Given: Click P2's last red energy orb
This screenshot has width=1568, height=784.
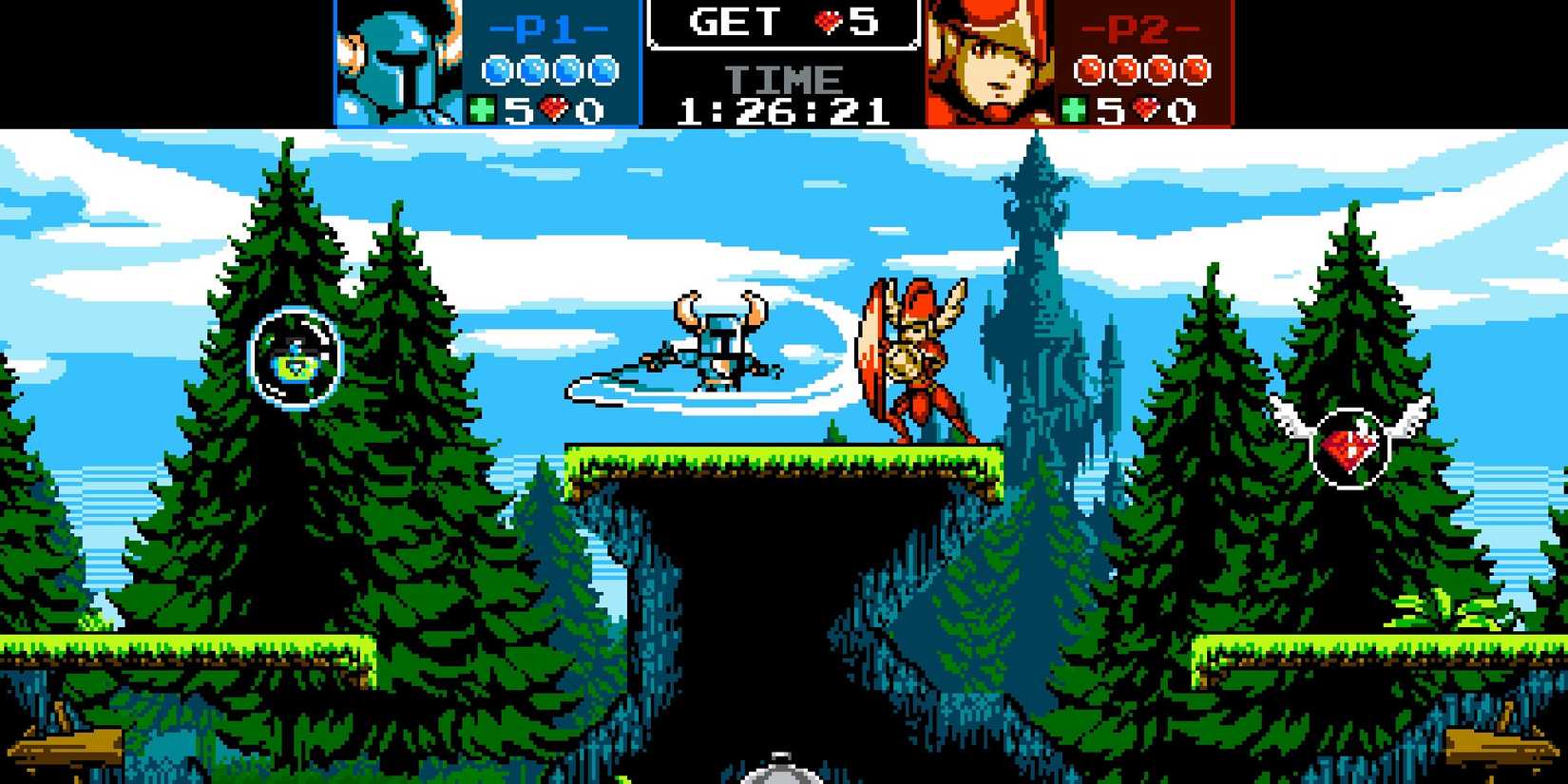Looking at the screenshot, I should click(x=1195, y=68).
